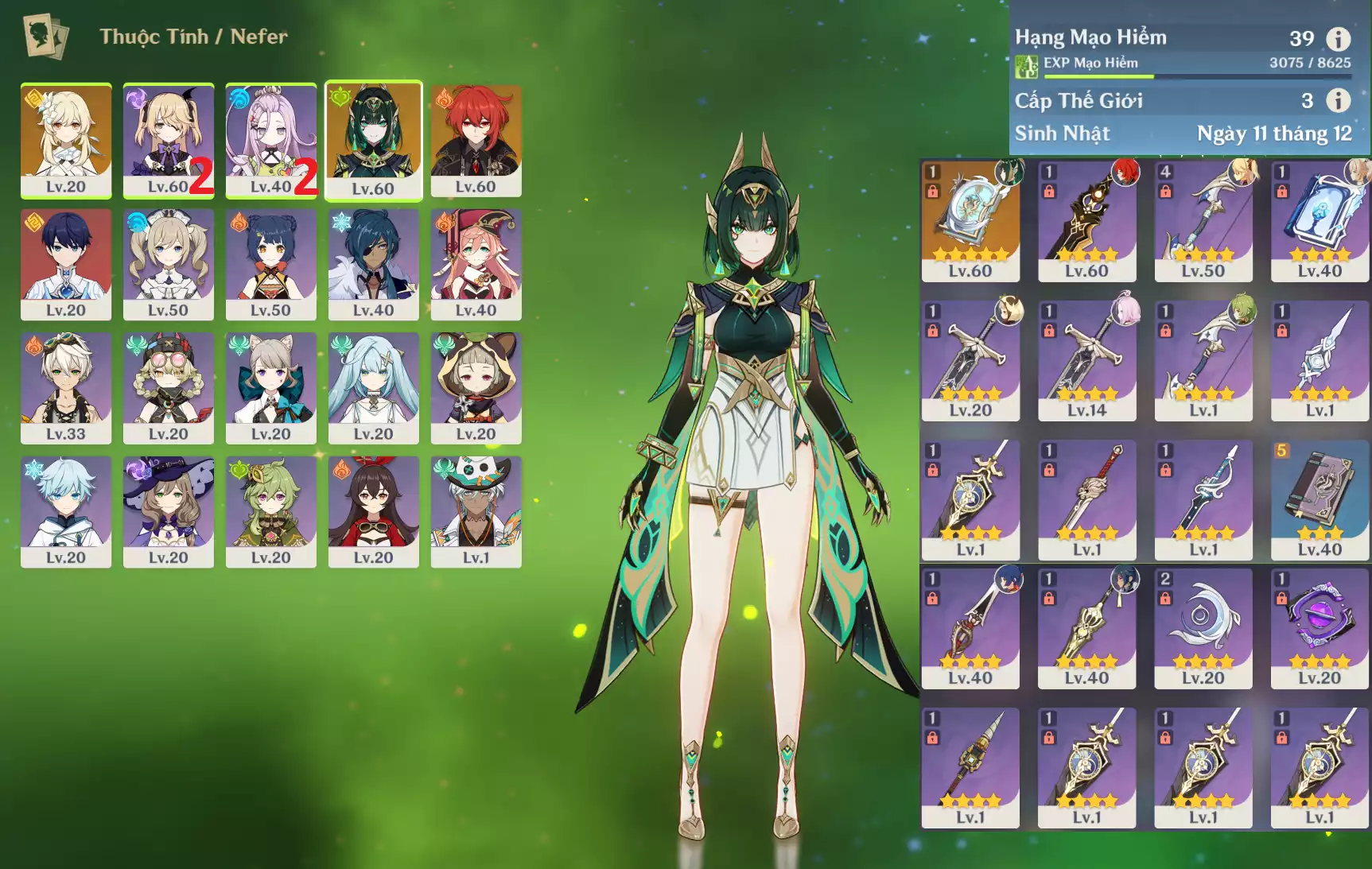1372x869 pixels.
Task: Select Yanfei's Lv.40 character card
Action: point(476,264)
